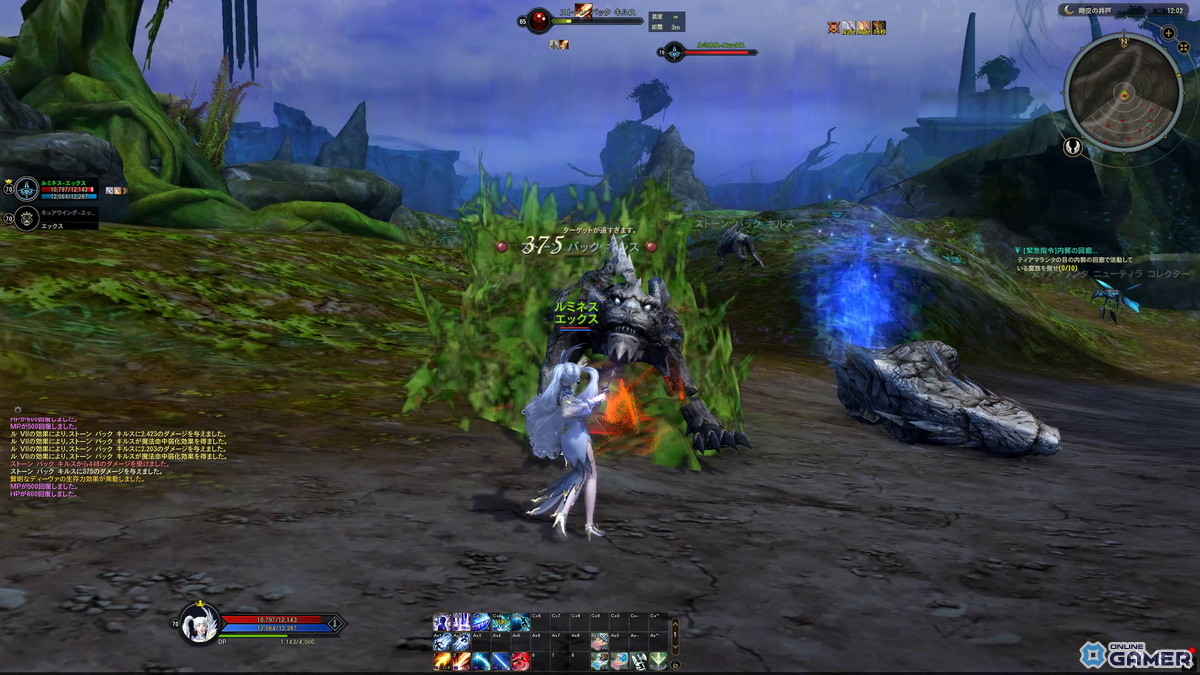Image resolution: width=1200 pixels, height=675 pixels.
Task: Click the player portrait at the bottom
Action: [x=199, y=622]
